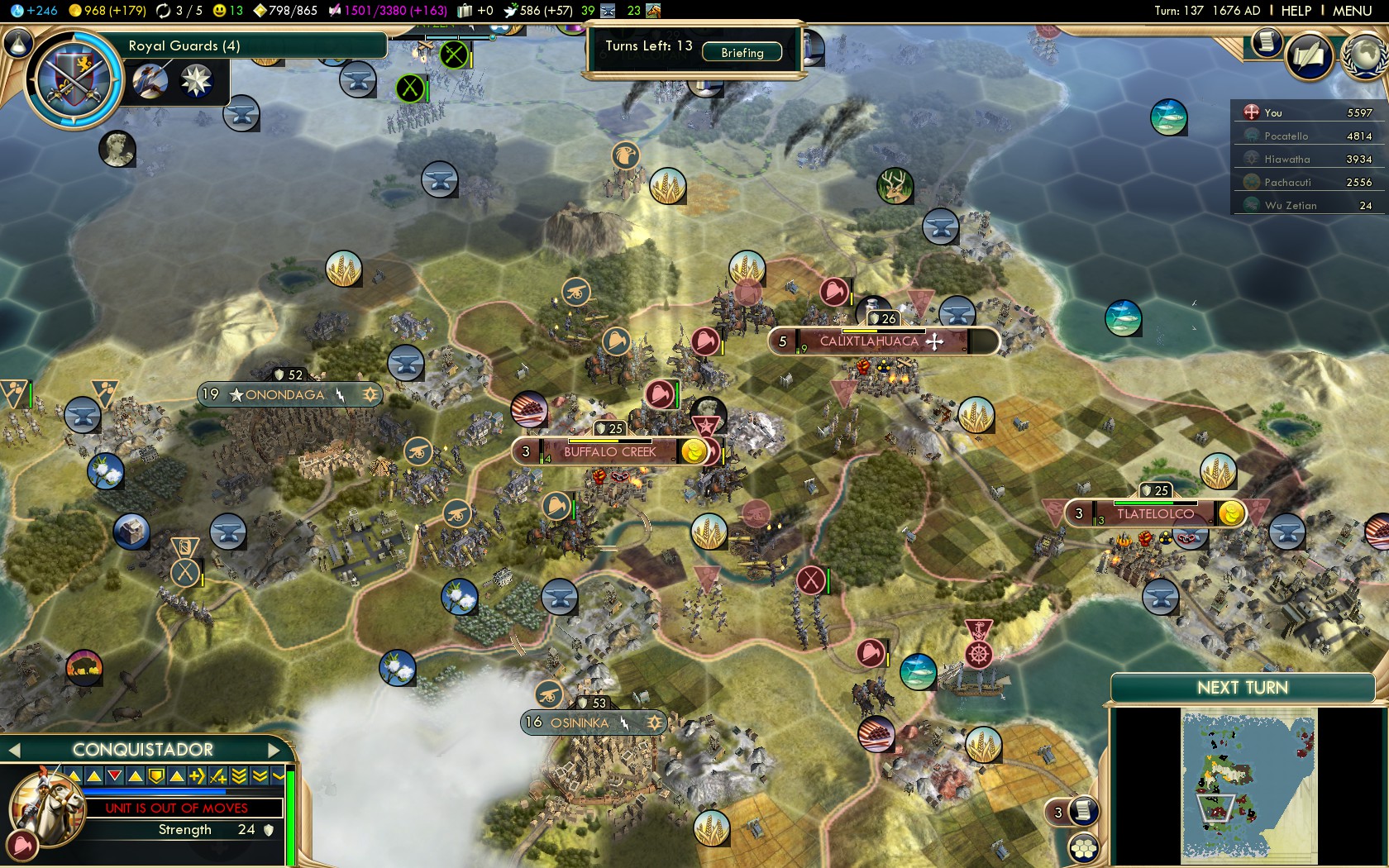Click the minimap to move the view
Image resolution: width=1389 pixels, height=868 pixels.
pyautogui.click(x=1248, y=785)
